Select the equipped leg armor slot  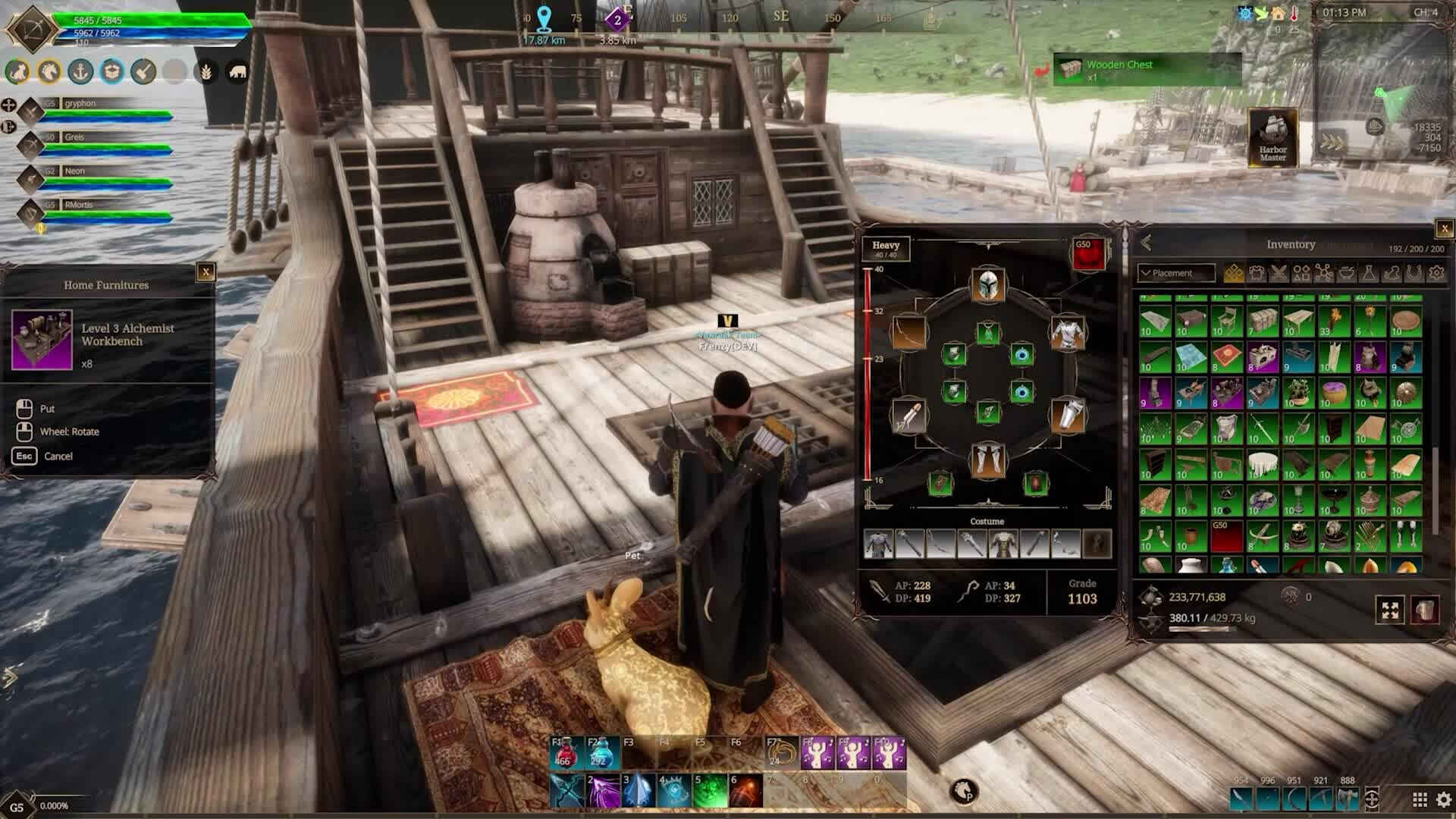pyautogui.click(x=987, y=460)
